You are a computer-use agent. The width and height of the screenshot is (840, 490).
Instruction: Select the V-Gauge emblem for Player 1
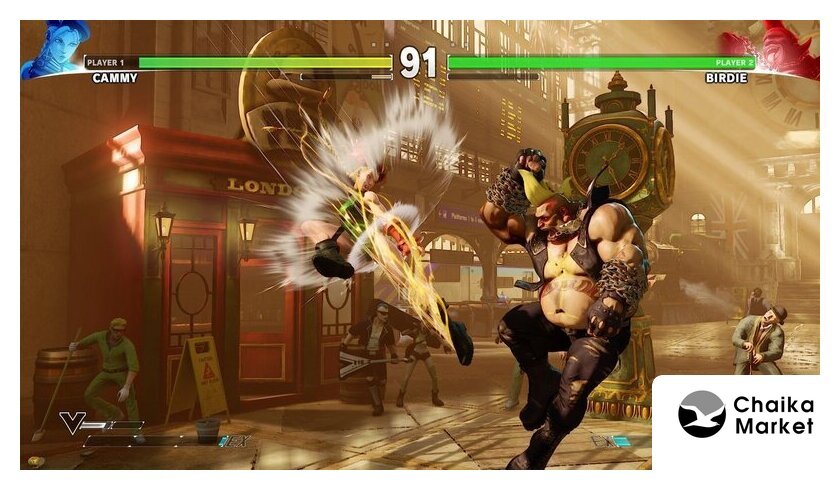[74, 423]
